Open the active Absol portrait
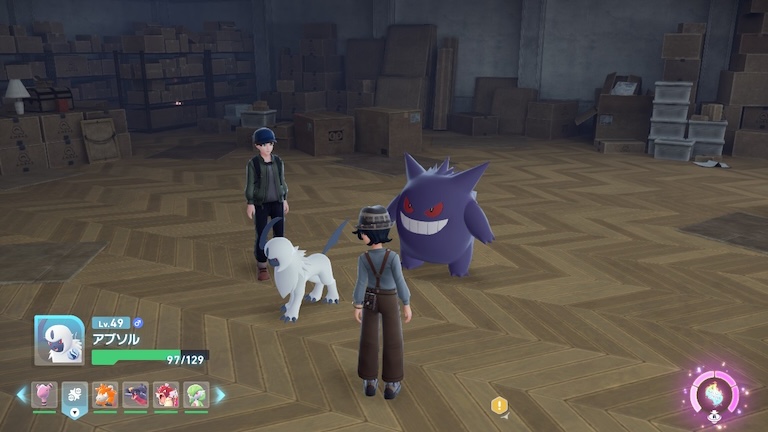 point(59,341)
